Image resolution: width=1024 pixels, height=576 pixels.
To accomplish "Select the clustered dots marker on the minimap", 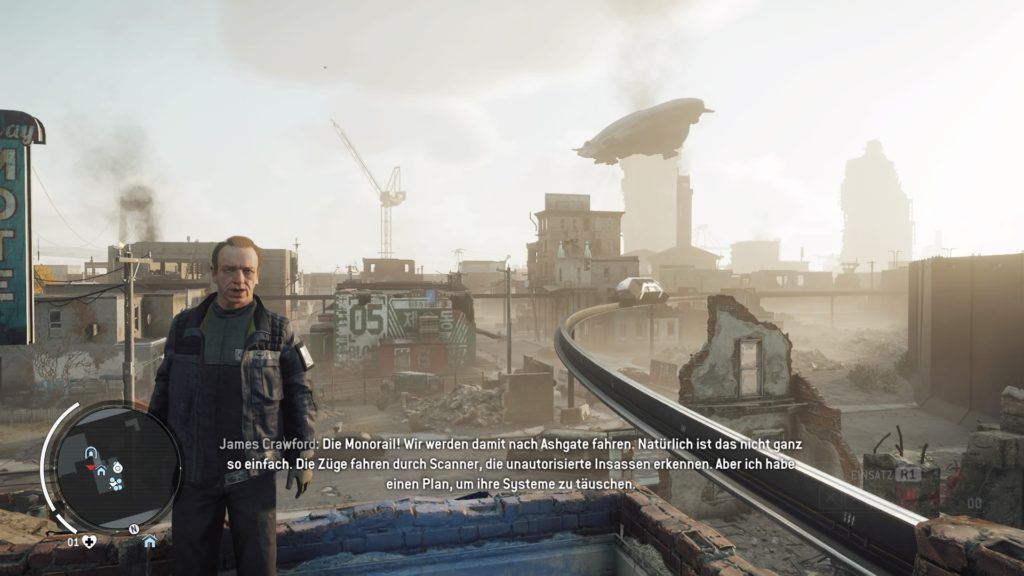I will [115, 484].
